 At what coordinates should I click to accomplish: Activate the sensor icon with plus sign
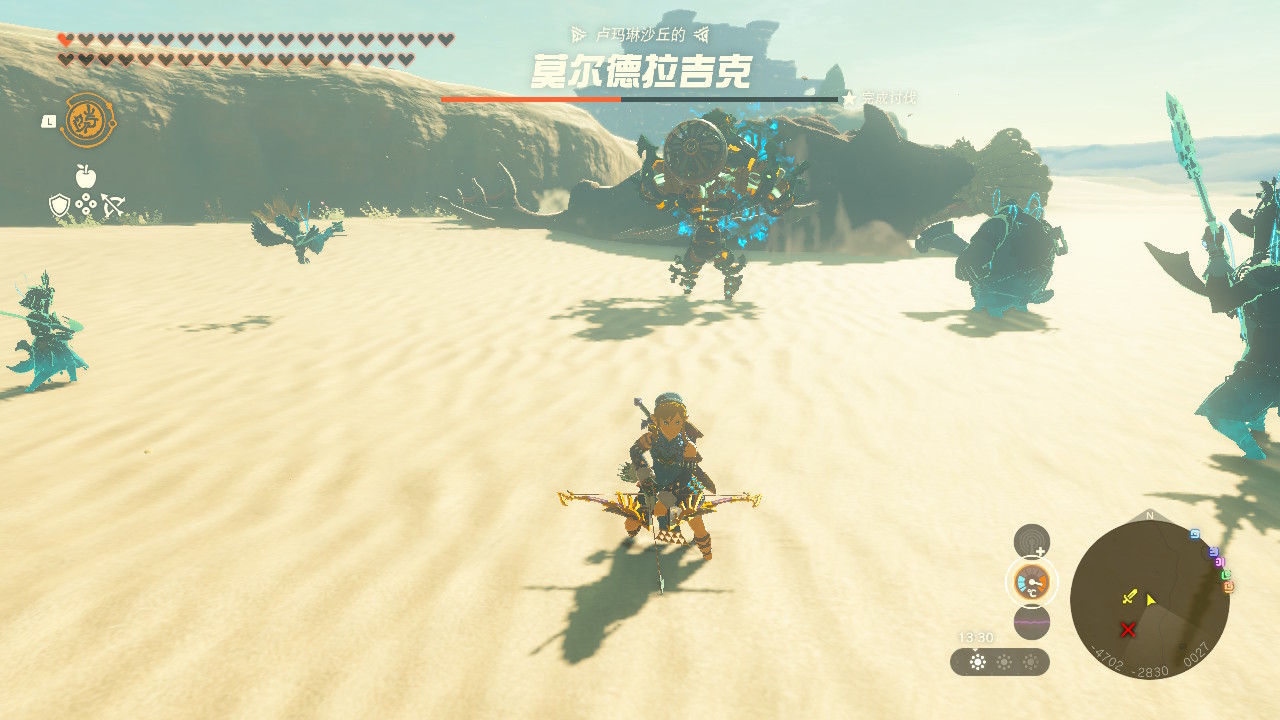pyautogui.click(x=1032, y=541)
